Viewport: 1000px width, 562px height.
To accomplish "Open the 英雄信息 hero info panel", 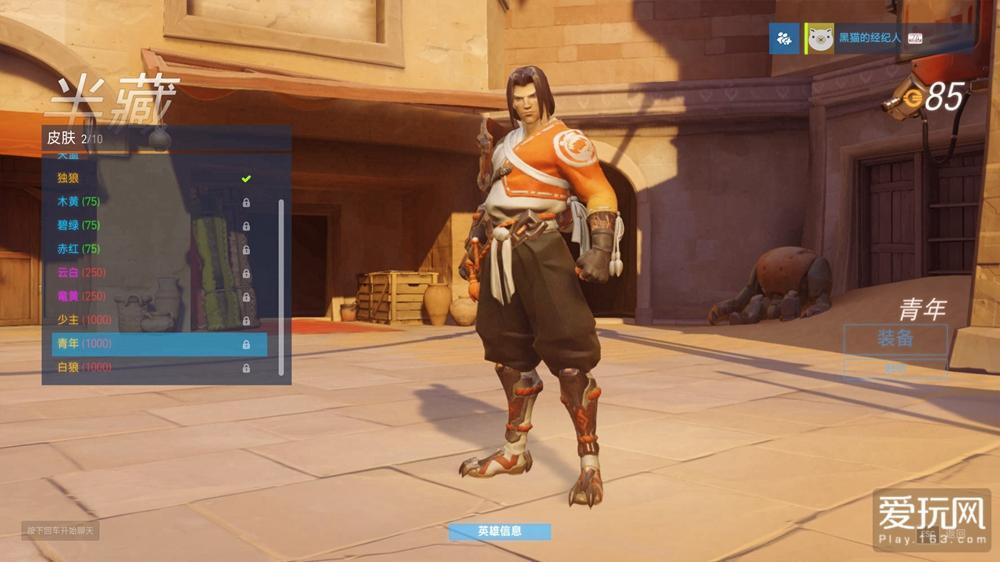I will [499, 531].
